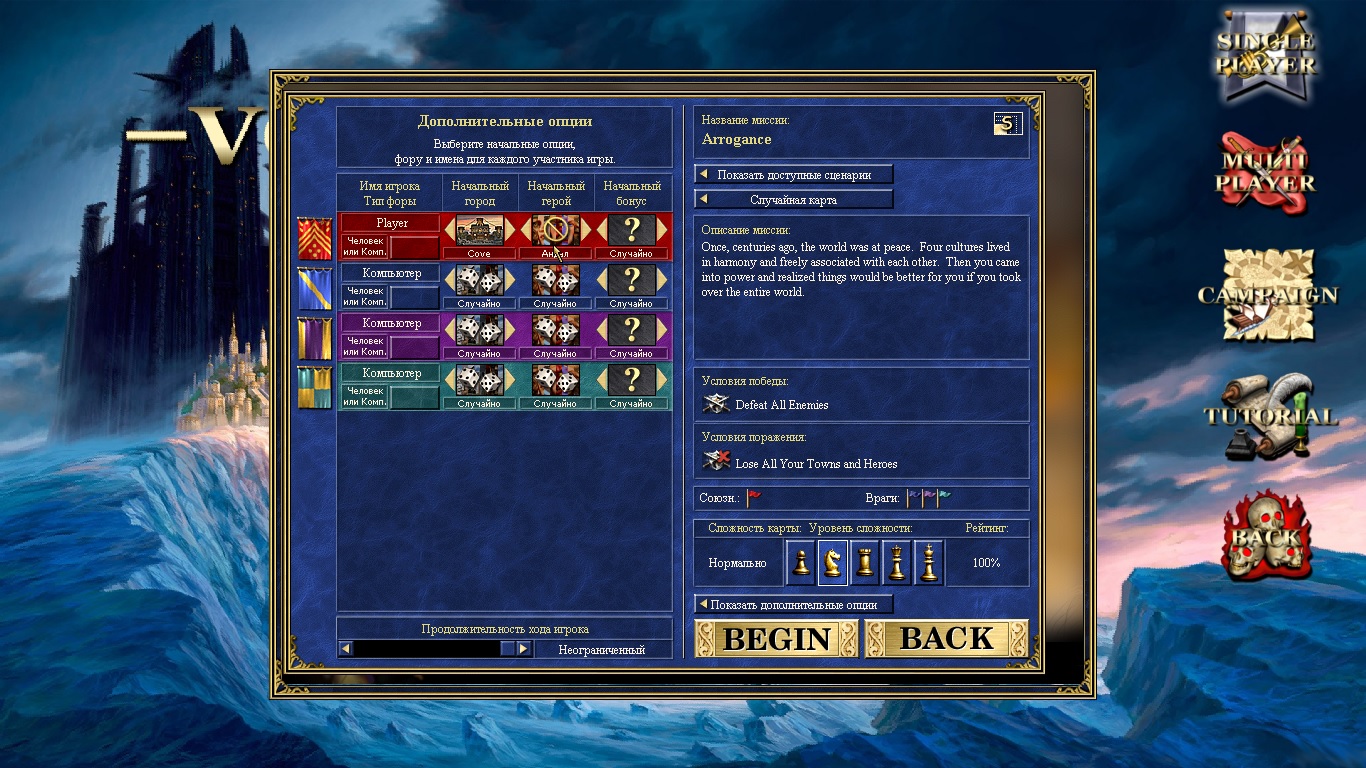Click the gold BACK button in the setup panel

coord(946,638)
